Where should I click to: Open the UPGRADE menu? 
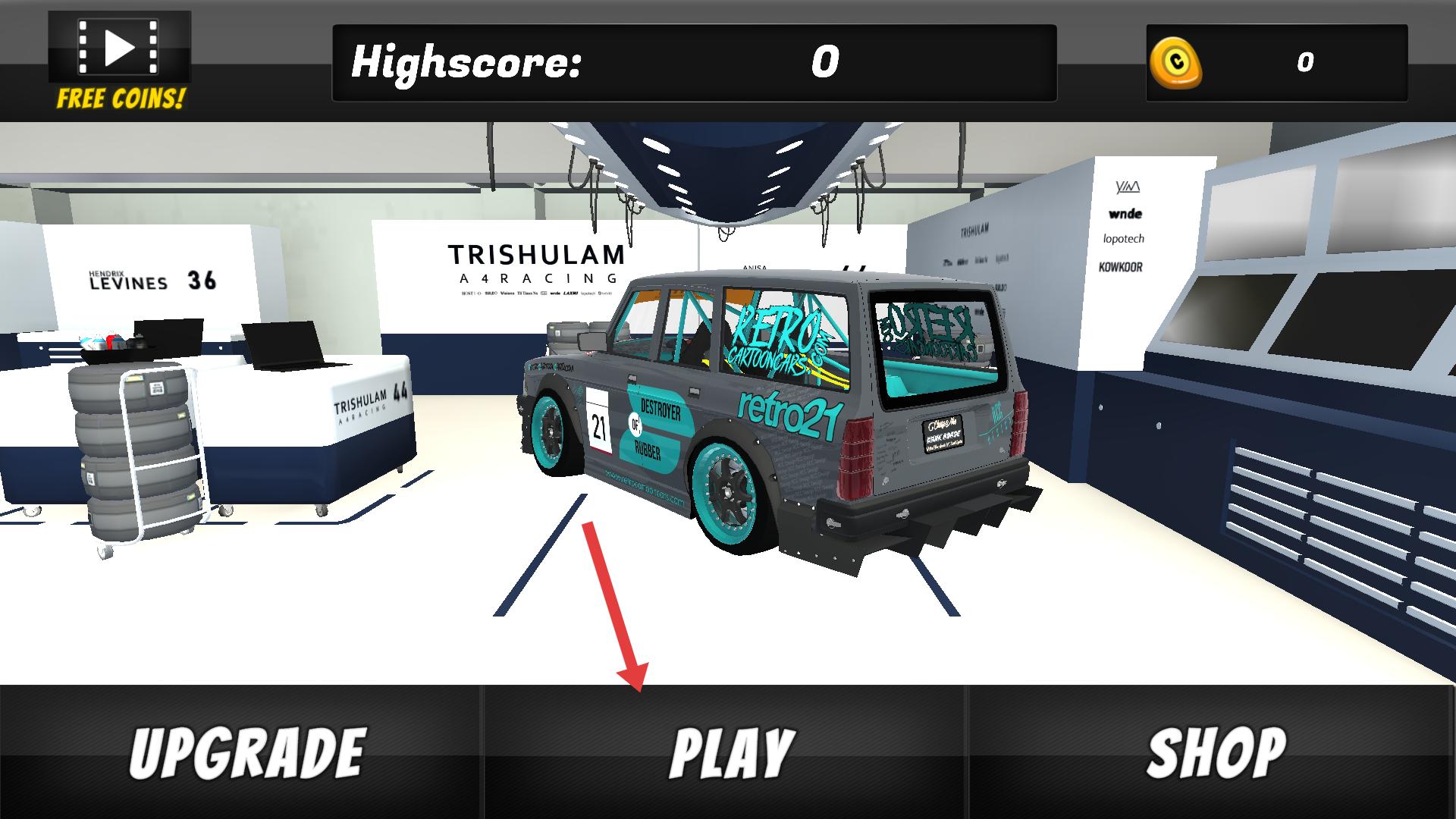click(x=241, y=752)
